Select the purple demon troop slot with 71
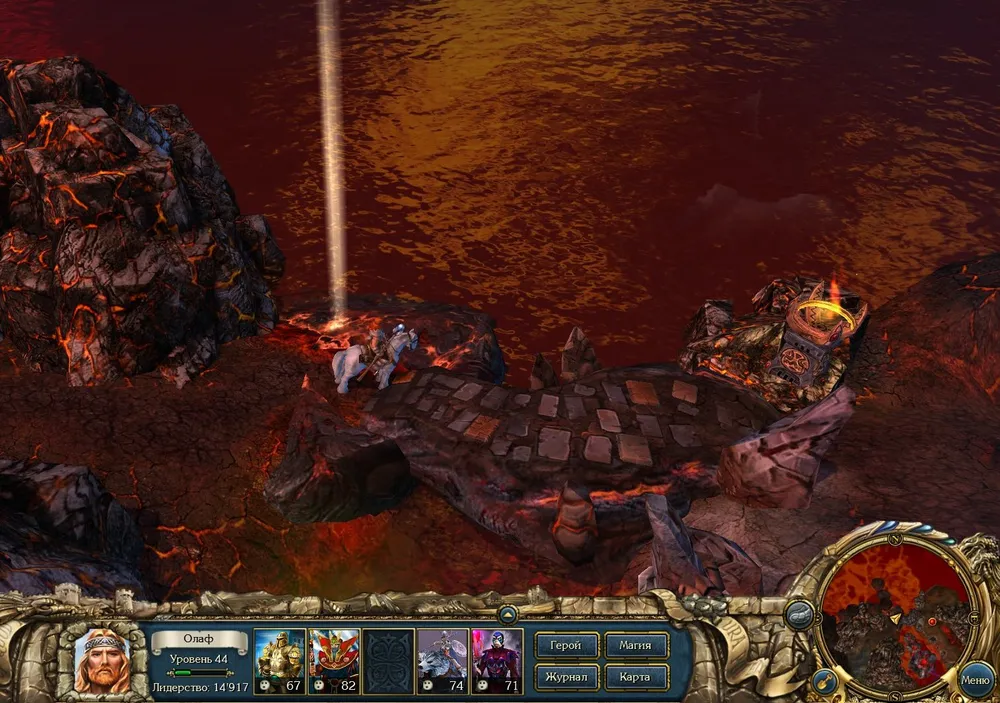 [x=497, y=660]
